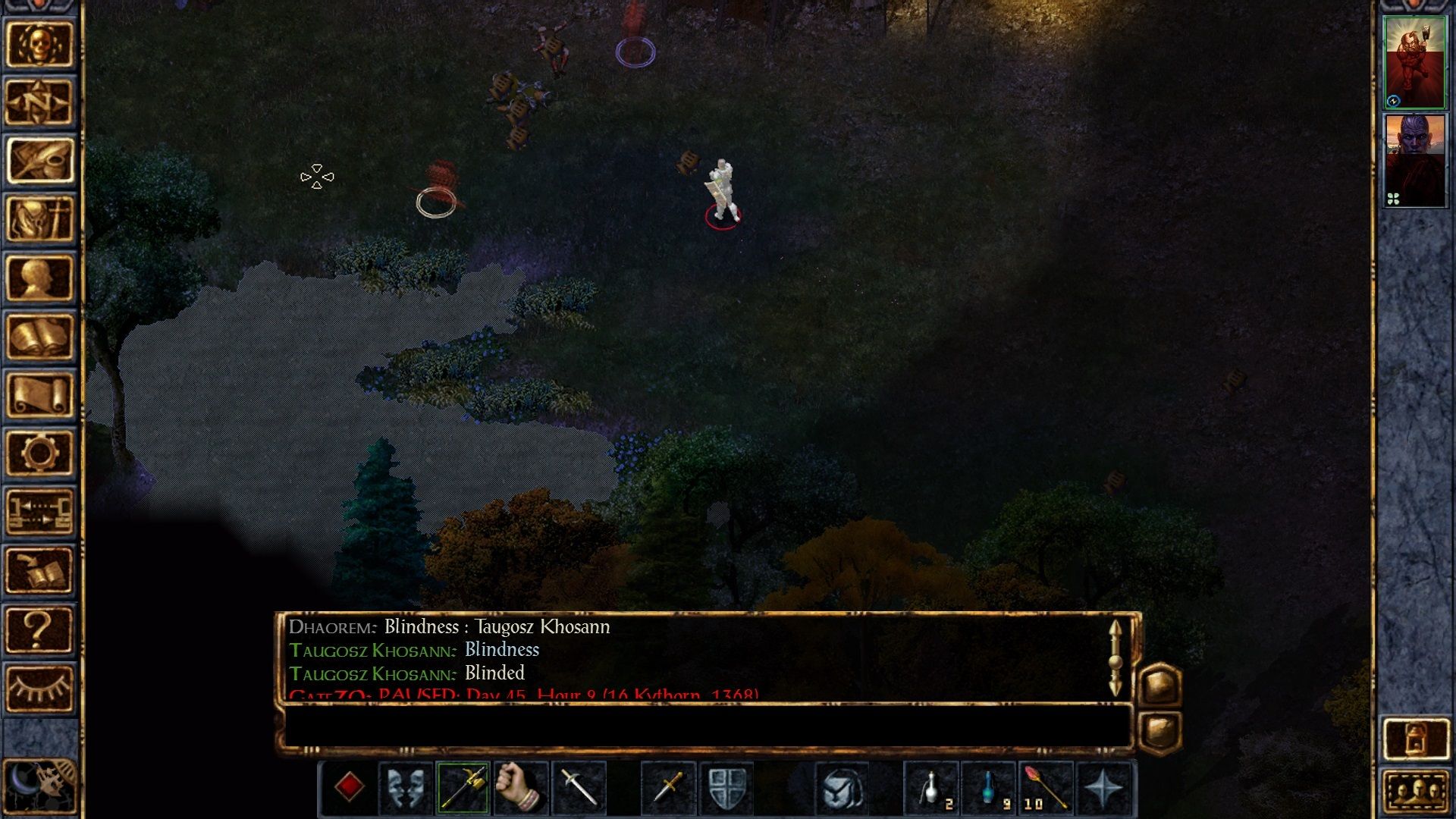
Task: Select the red dwarf character portrait
Action: coord(1415,62)
